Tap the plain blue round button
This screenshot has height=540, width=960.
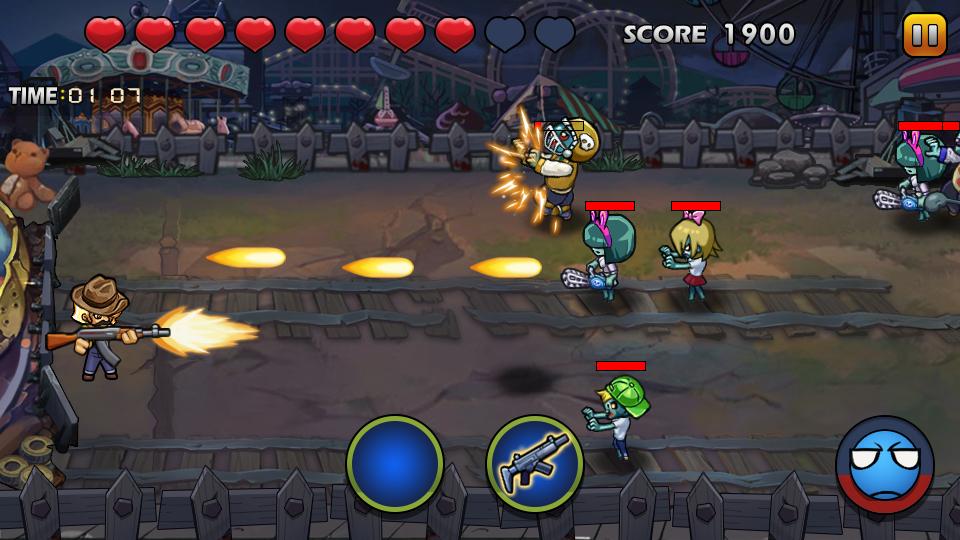click(395, 464)
